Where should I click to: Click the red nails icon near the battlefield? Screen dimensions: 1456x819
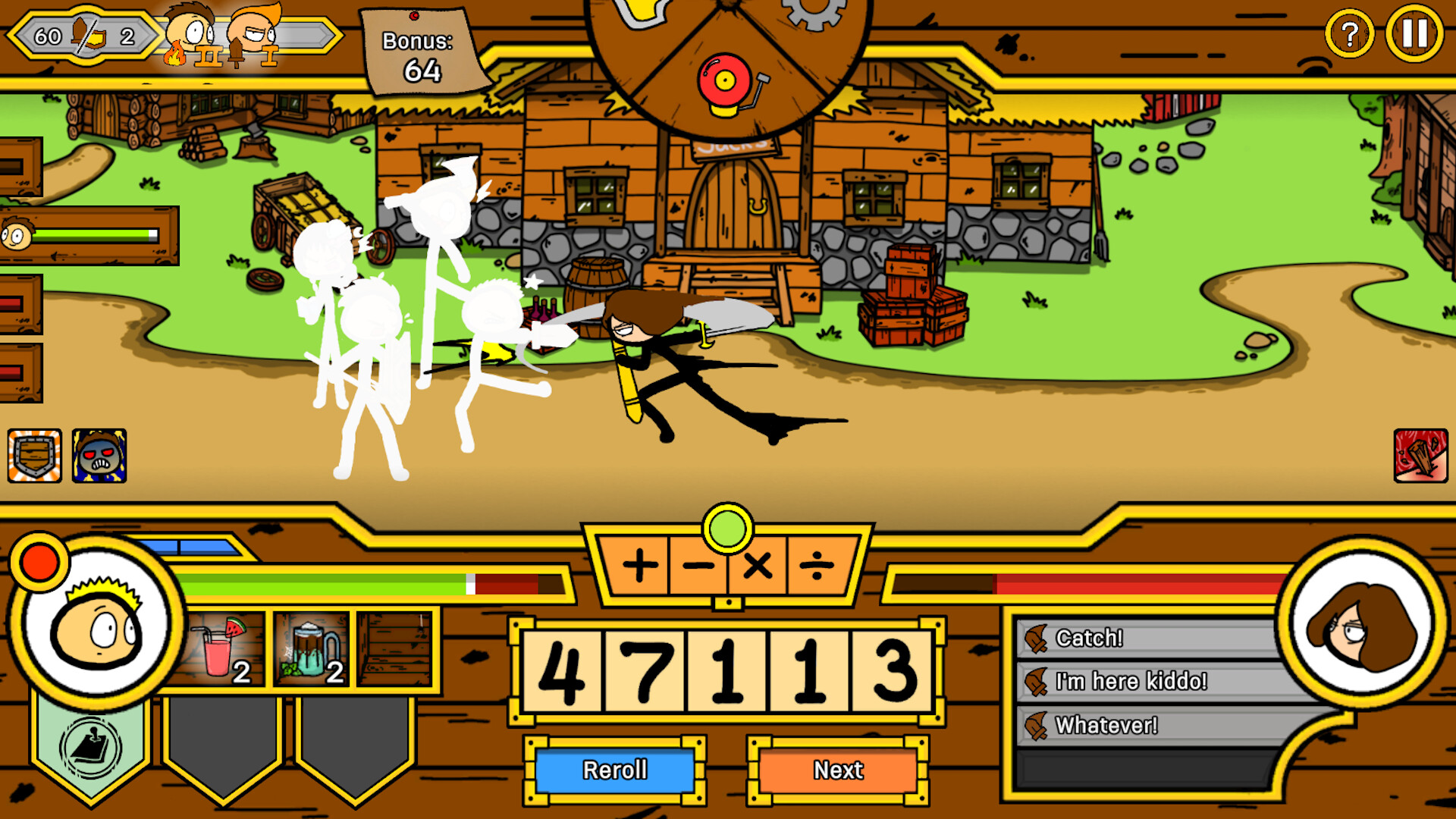(x=1421, y=456)
